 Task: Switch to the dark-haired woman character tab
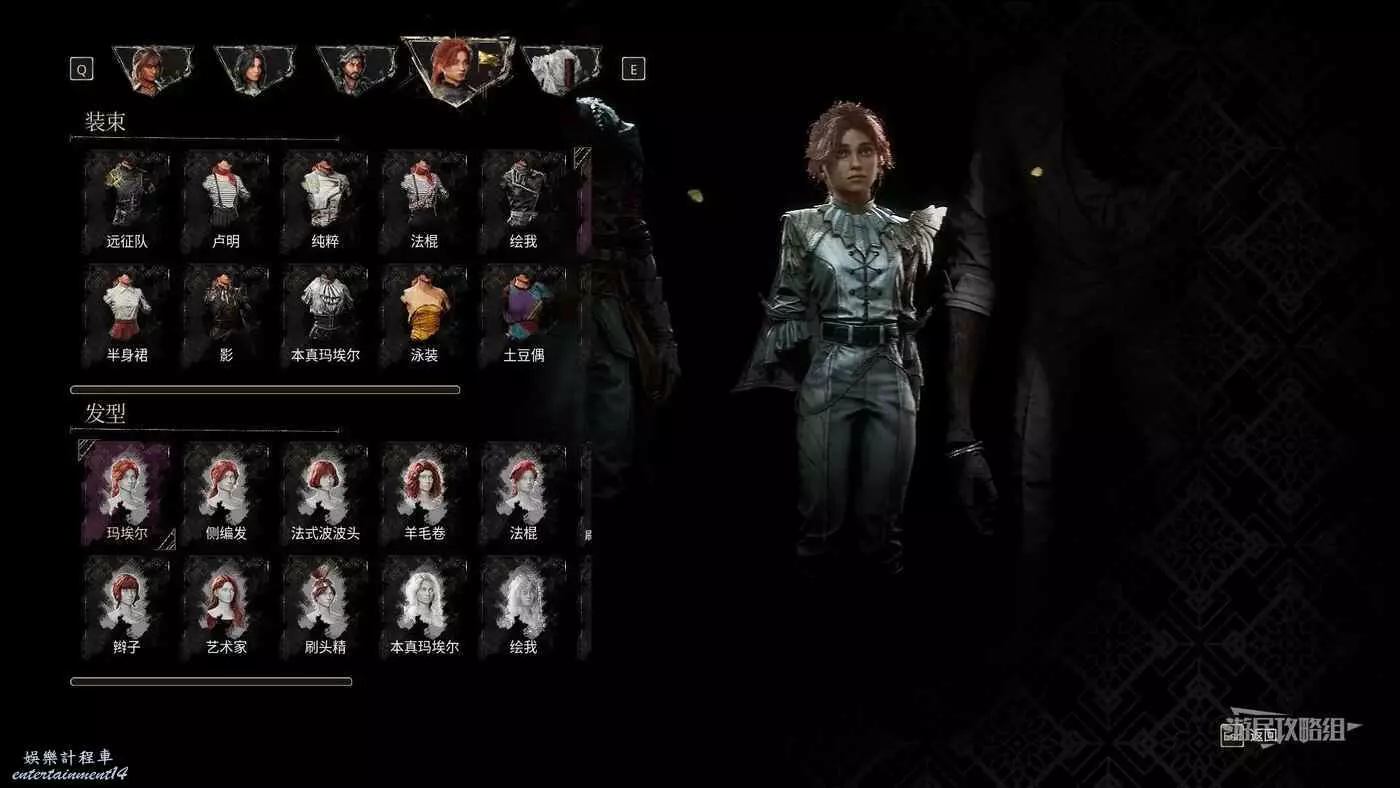point(252,70)
